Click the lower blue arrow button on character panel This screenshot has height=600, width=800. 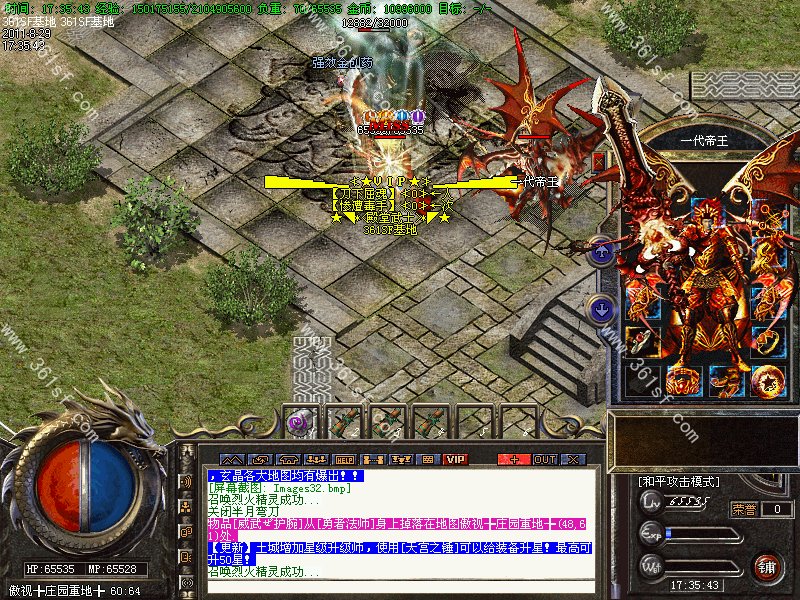point(602,309)
